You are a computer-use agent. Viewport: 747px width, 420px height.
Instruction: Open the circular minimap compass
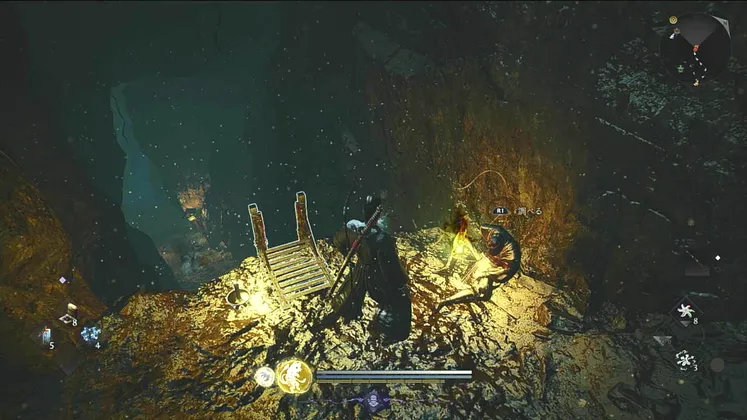pyautogui.click(x=696, y=46)
